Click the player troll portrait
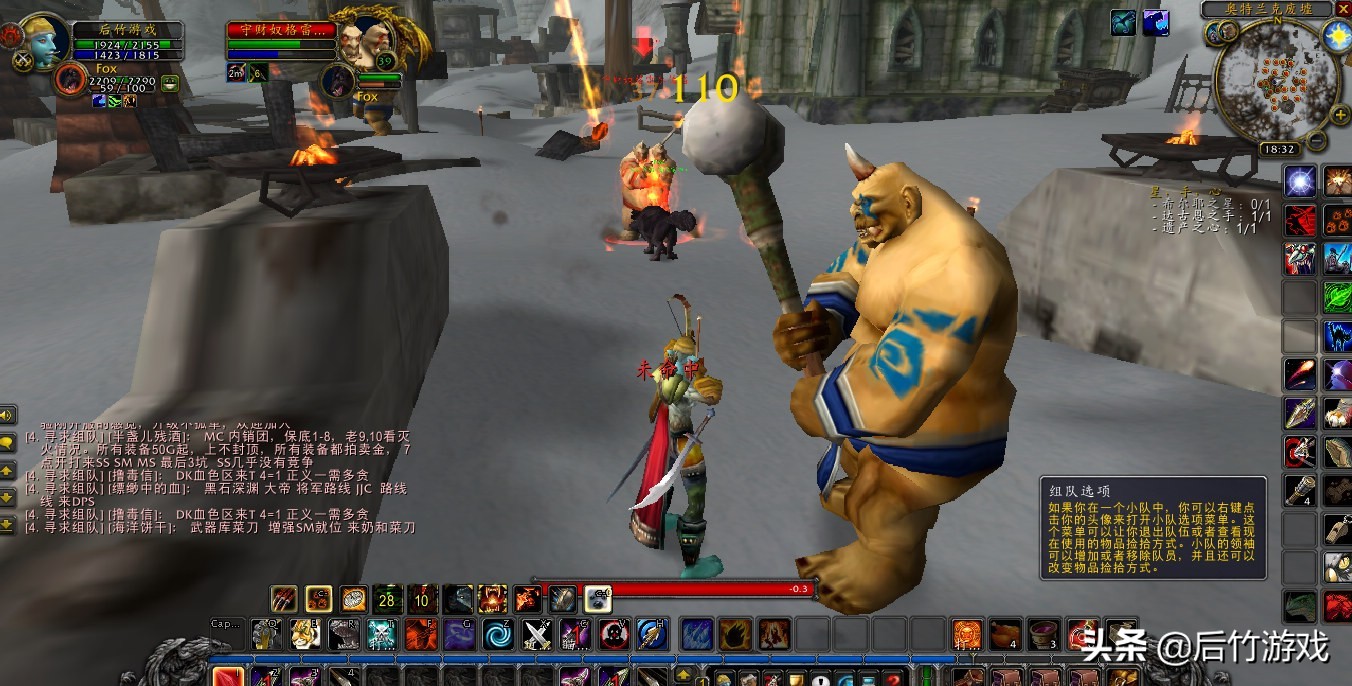Screen dimensions: 1352x686 (x=44, y=41)
